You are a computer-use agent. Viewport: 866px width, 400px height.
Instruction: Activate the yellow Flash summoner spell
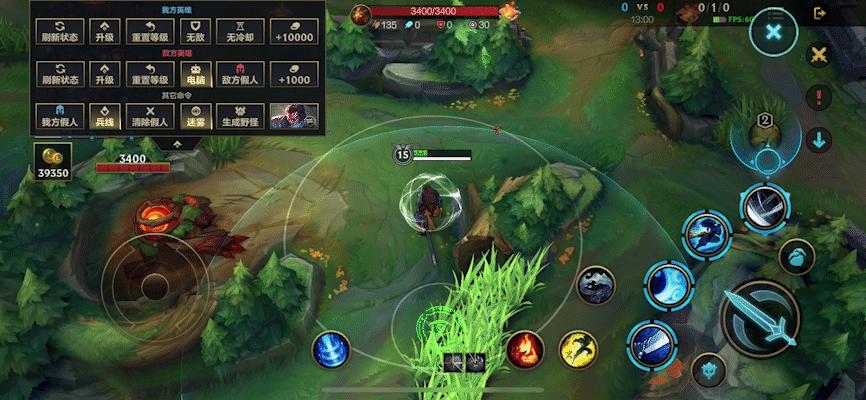pyautogui.click(x=577, y=349)
